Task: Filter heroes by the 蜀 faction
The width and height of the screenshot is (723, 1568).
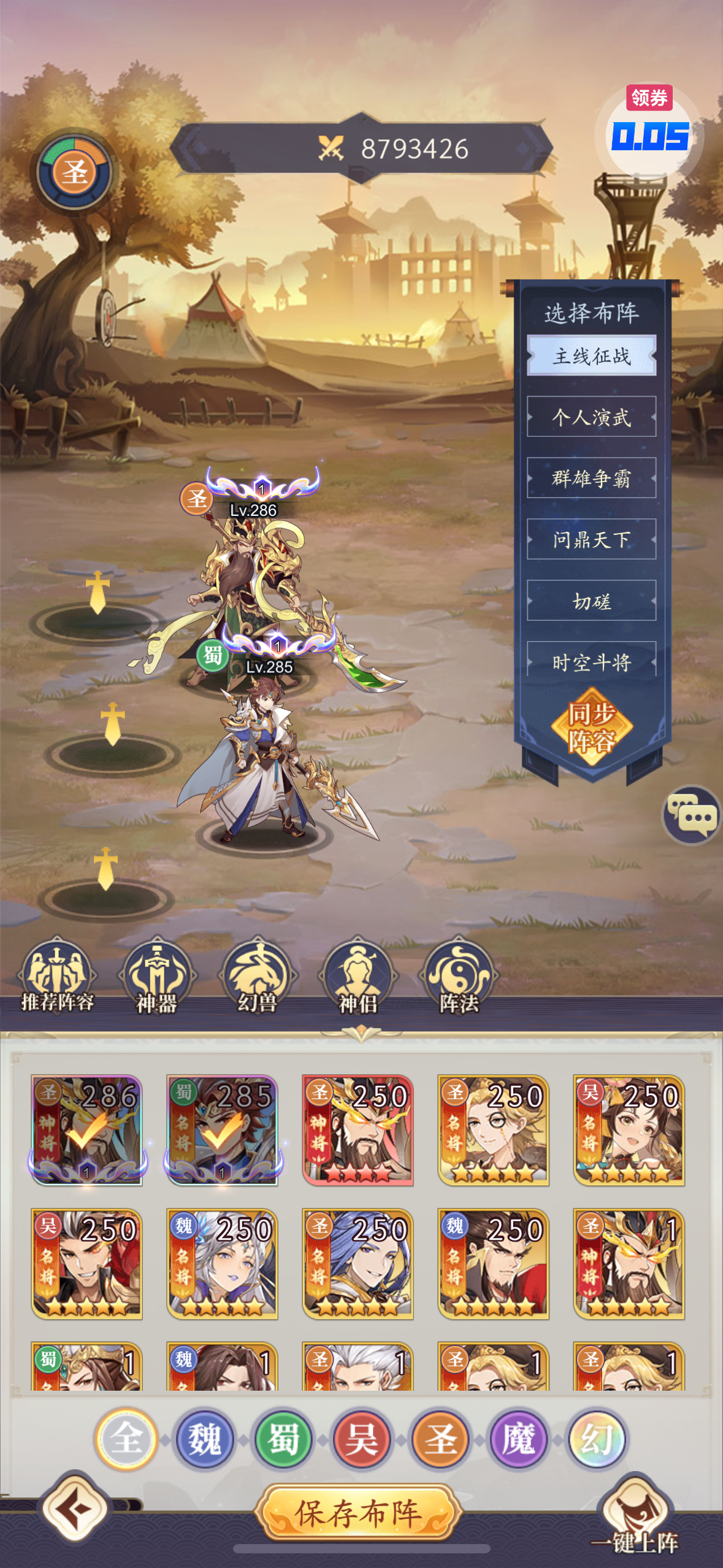Action: 283,1439
